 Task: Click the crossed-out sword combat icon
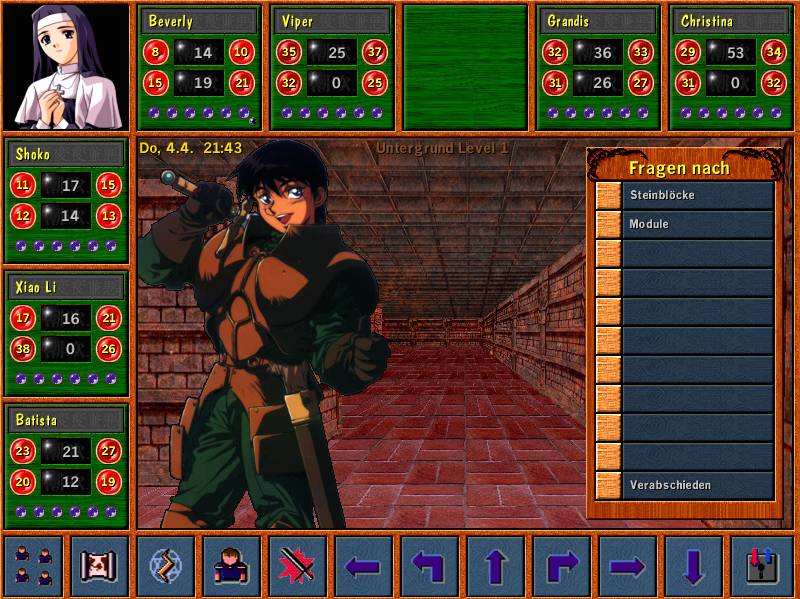(x=297, y=566)
